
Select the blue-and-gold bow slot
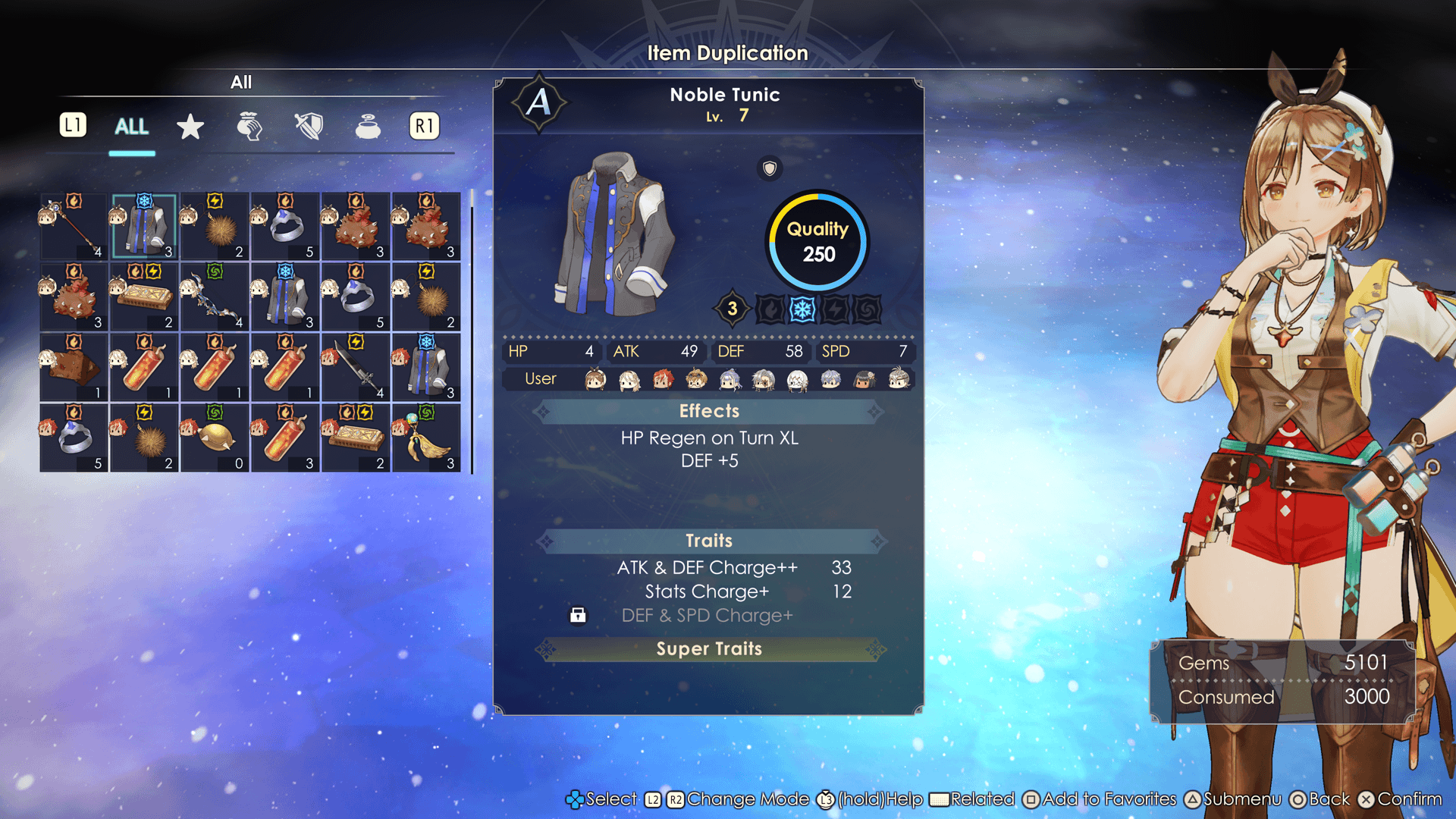point(215,297)
